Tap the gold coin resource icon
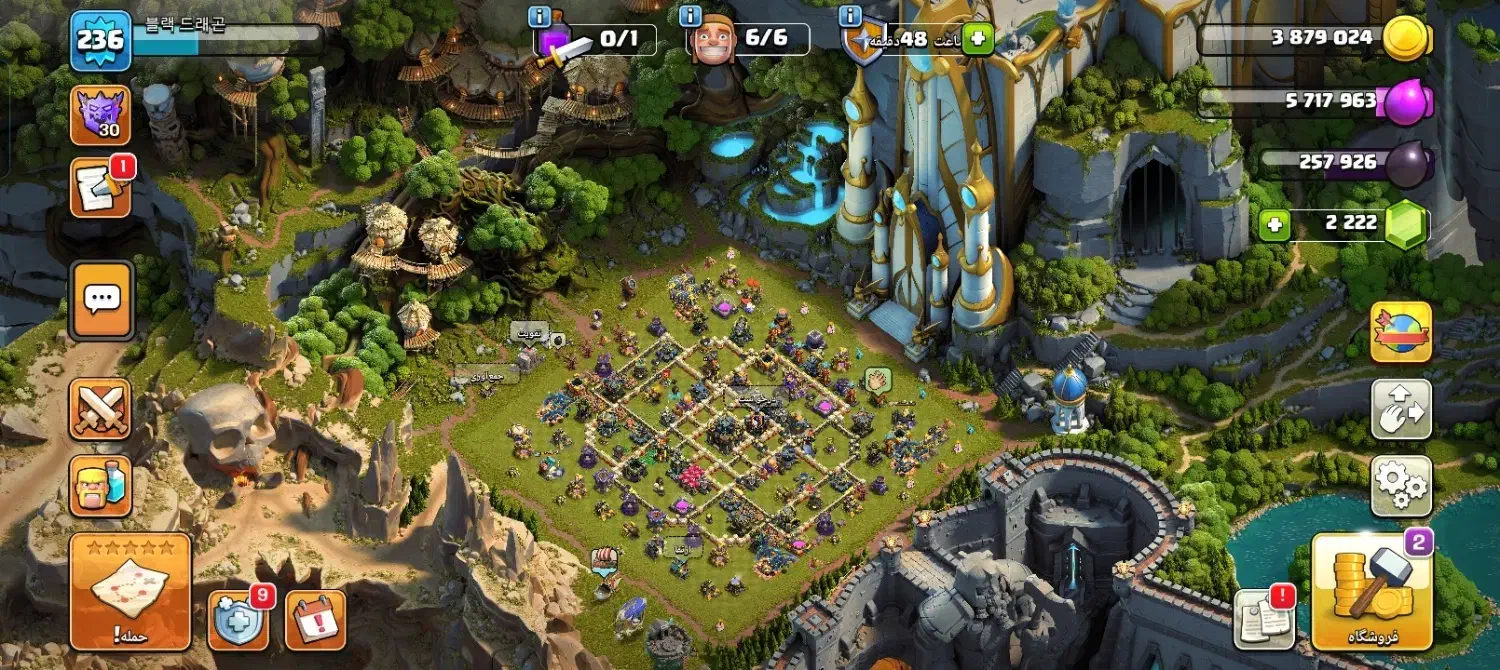This screenshot has width=1500, height=670. [1407, 39]
